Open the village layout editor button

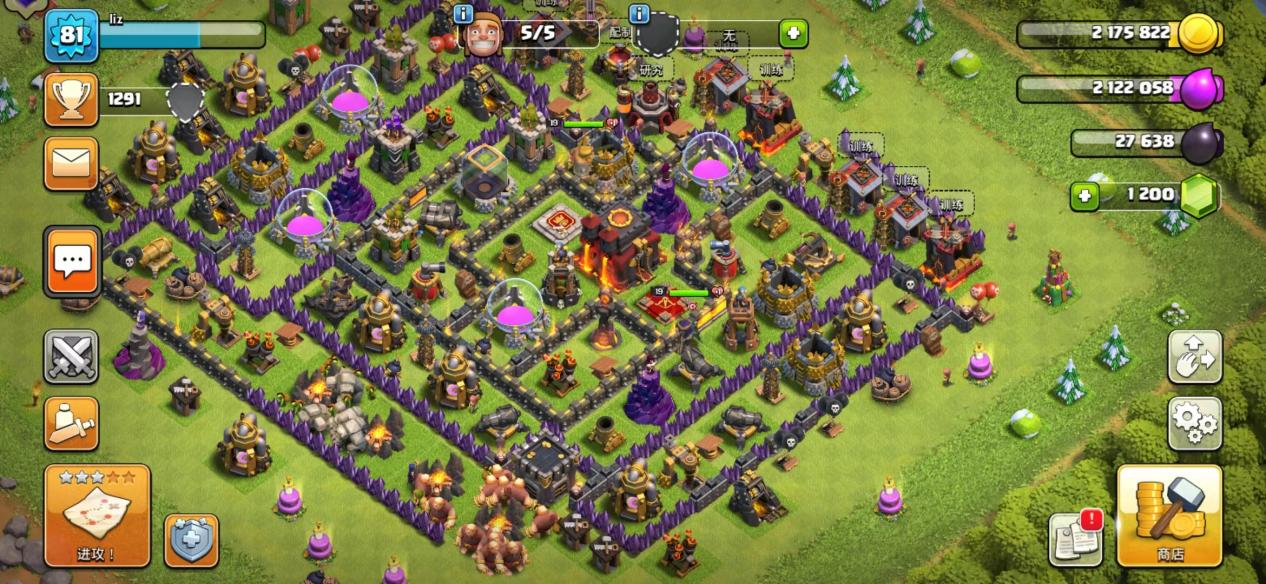pos(1195,357)
